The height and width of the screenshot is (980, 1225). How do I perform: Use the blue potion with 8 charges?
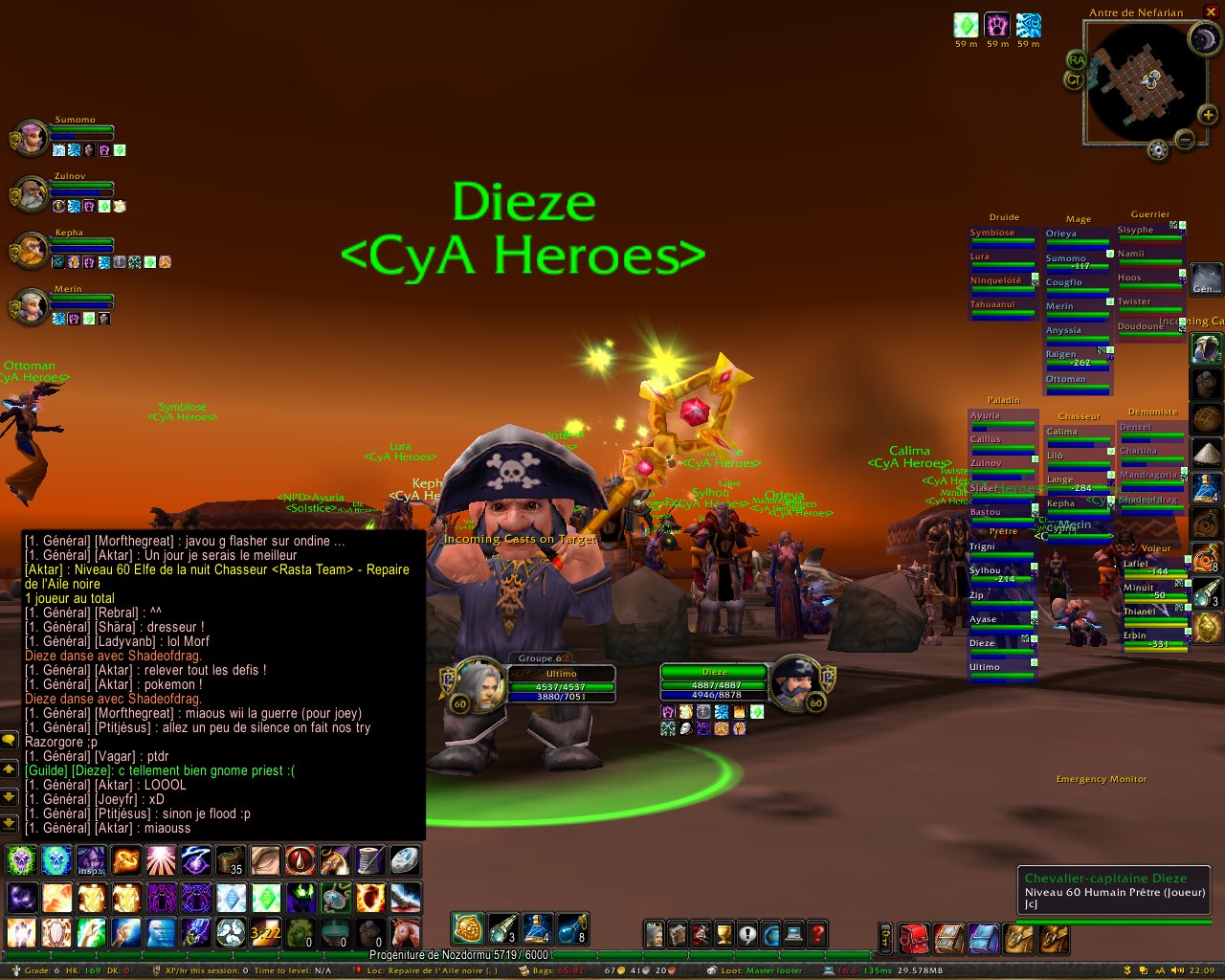tap(571, 927)
